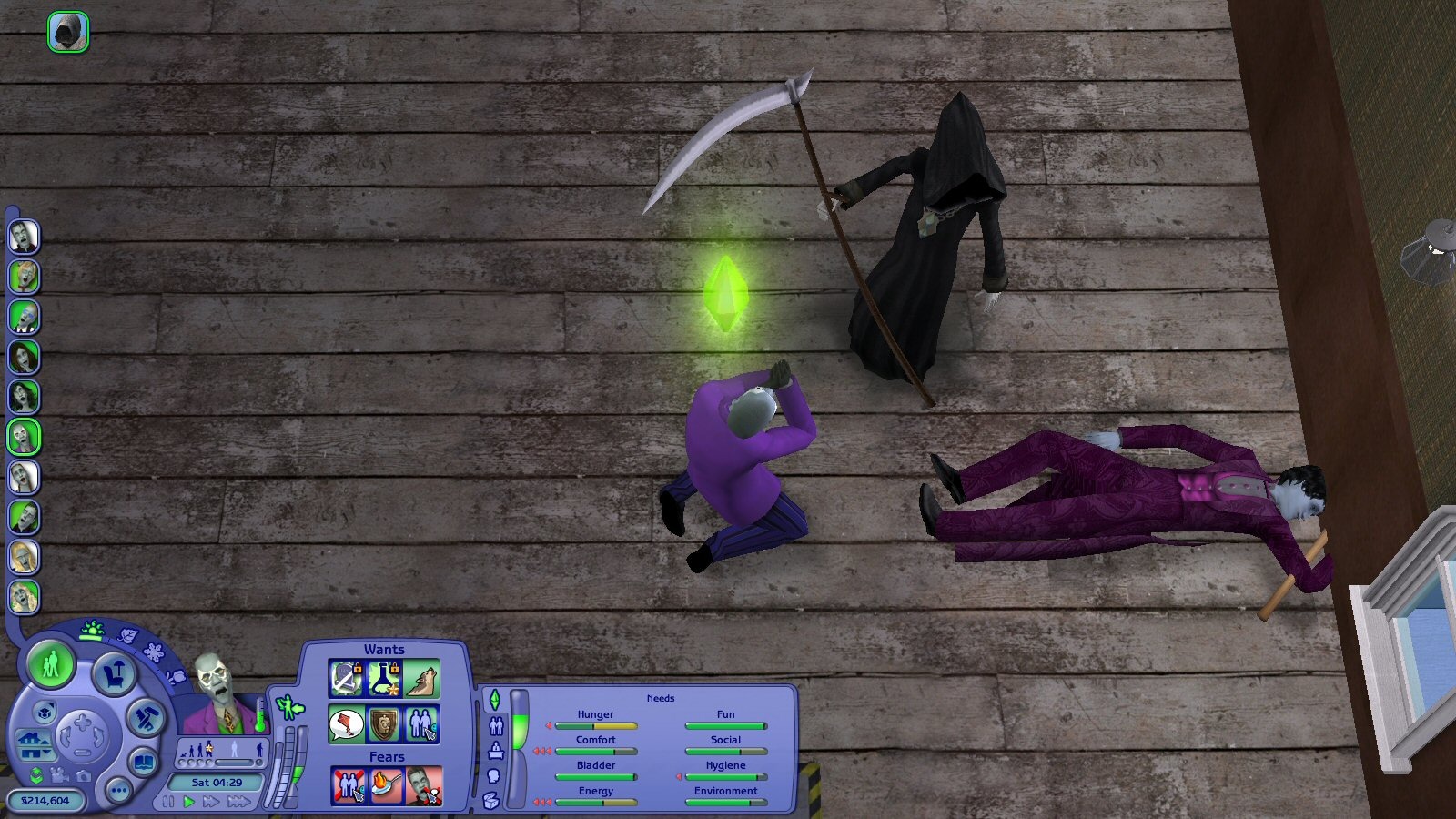
Task: Open video capture with the camcorder icon
Action: pyautogui.click(x=57, y=776)
